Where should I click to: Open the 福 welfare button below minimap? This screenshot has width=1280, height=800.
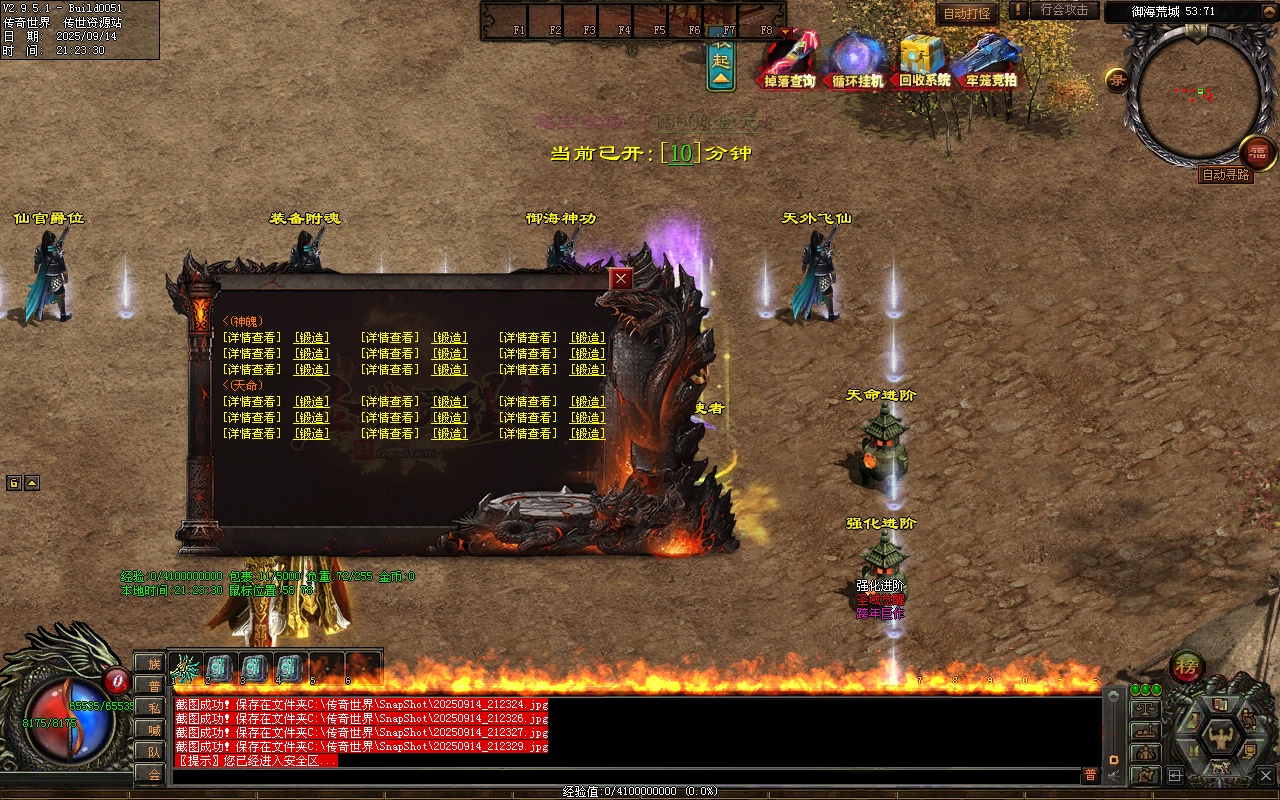coord(1258,152)
